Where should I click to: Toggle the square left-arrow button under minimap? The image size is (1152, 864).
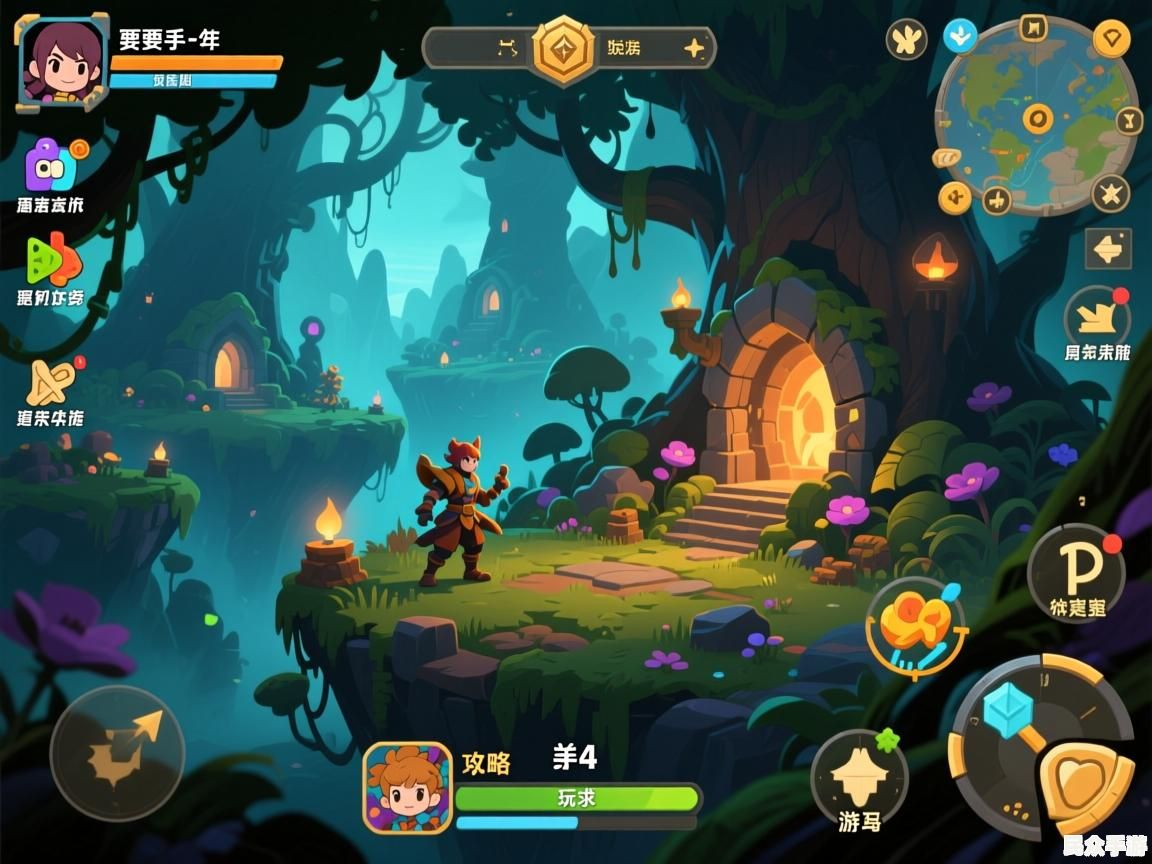1108,249
